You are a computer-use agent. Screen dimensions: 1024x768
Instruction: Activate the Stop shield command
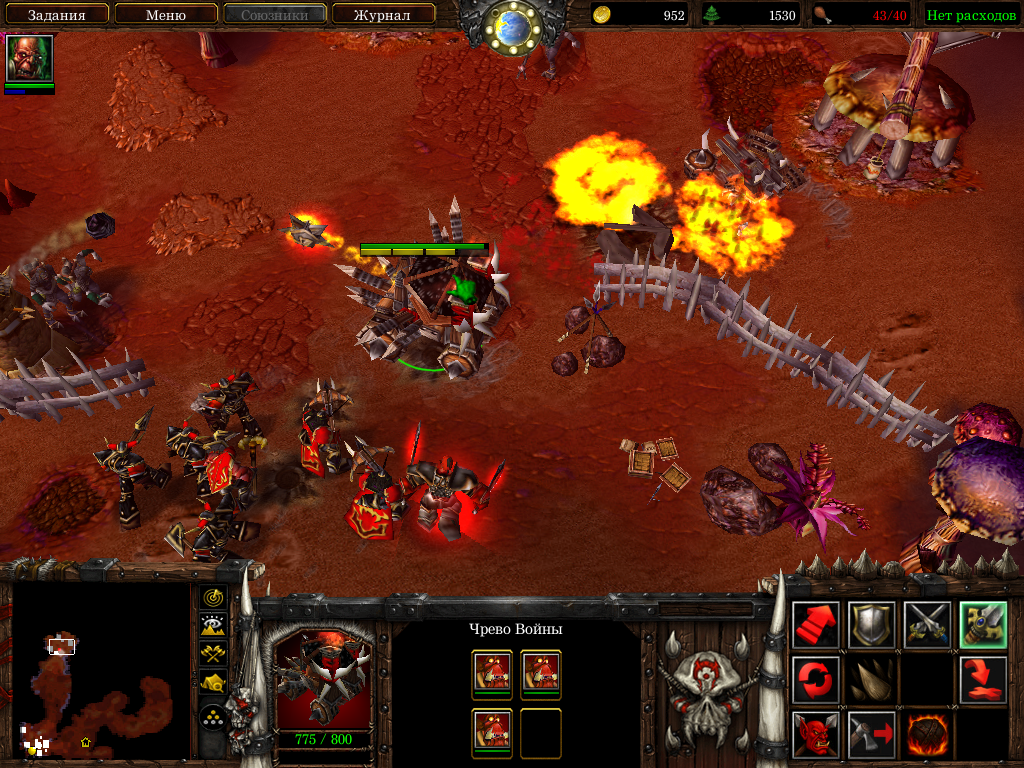871,625
